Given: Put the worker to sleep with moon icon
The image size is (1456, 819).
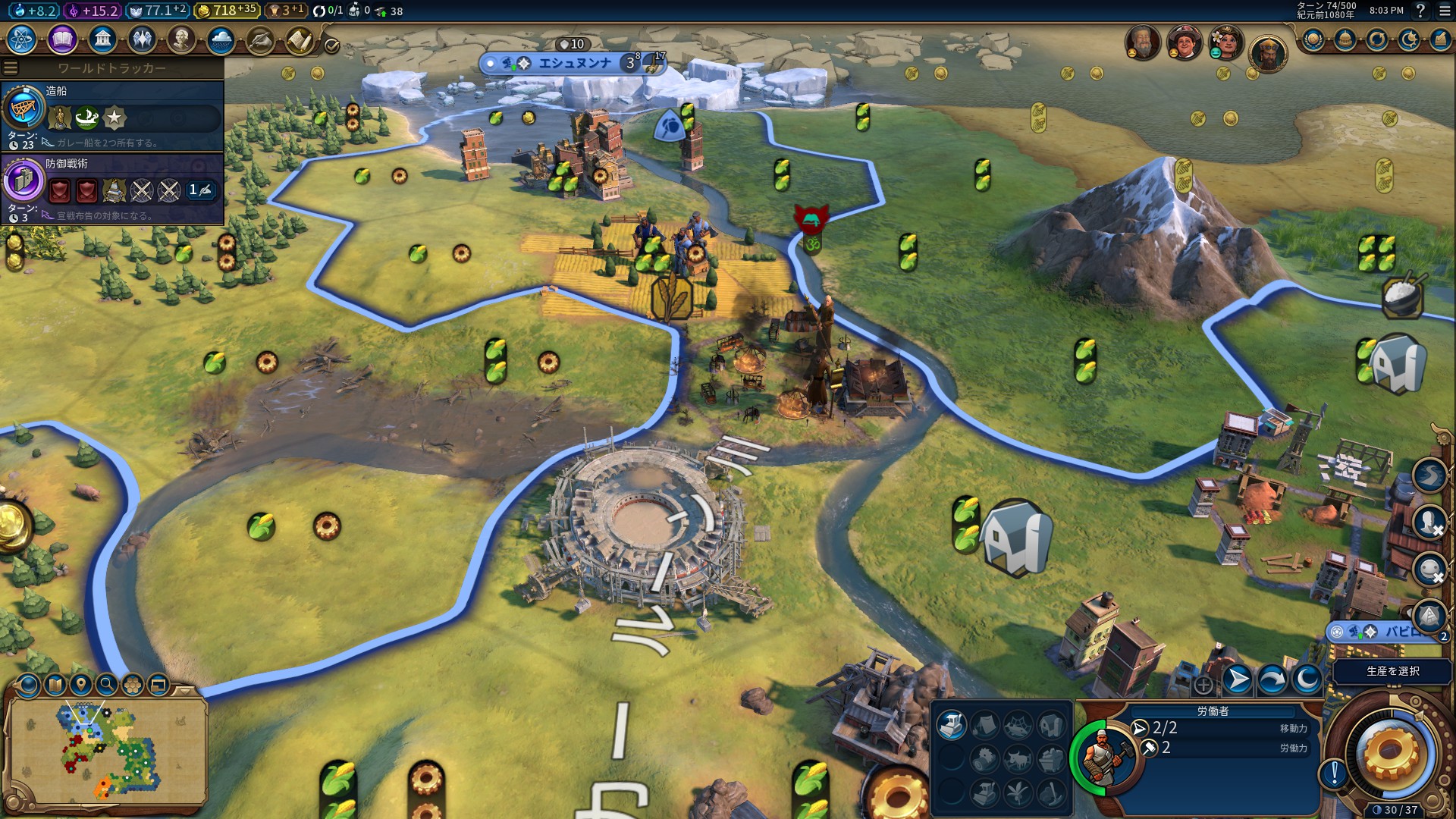Looking at the screenshot, I should [1307, 679].
